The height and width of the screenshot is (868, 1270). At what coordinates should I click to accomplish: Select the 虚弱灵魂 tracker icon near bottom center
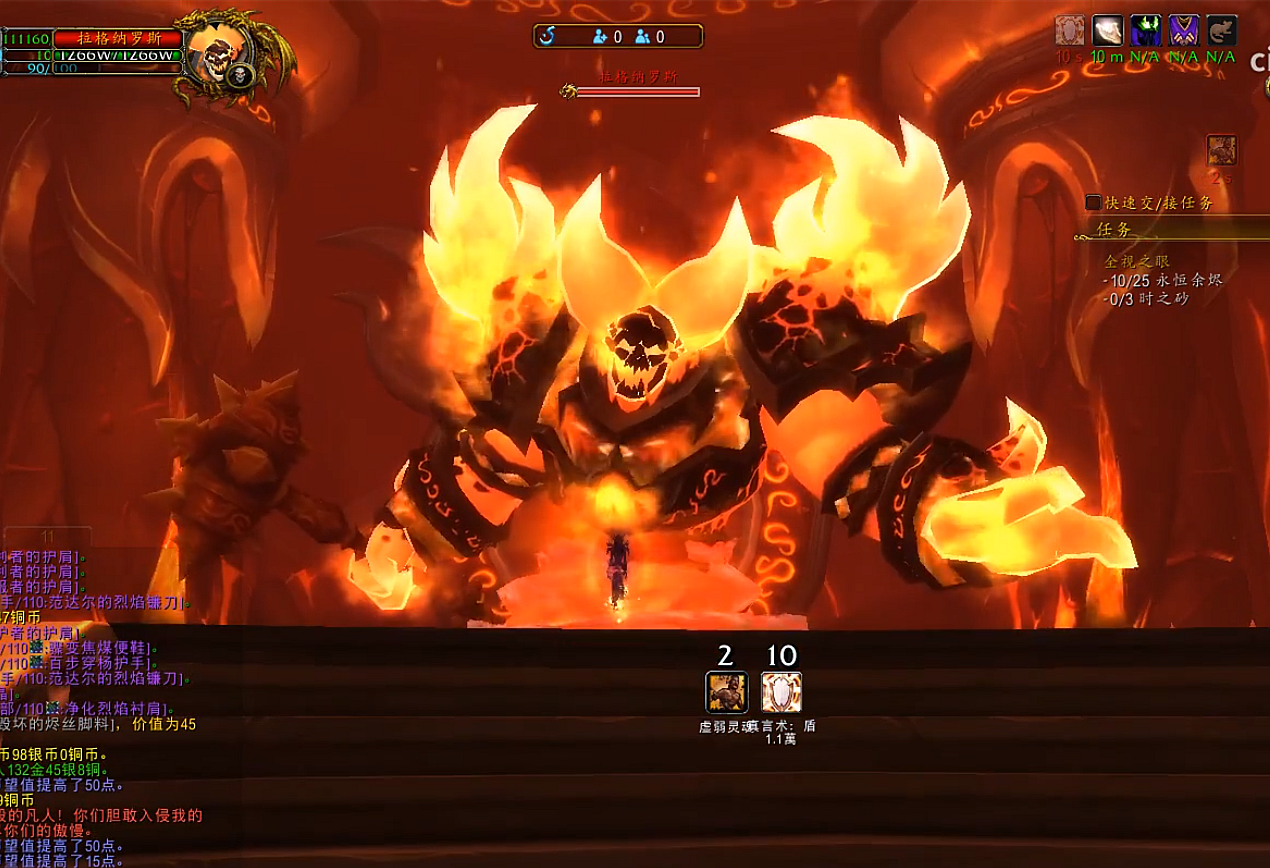point(726,692)
